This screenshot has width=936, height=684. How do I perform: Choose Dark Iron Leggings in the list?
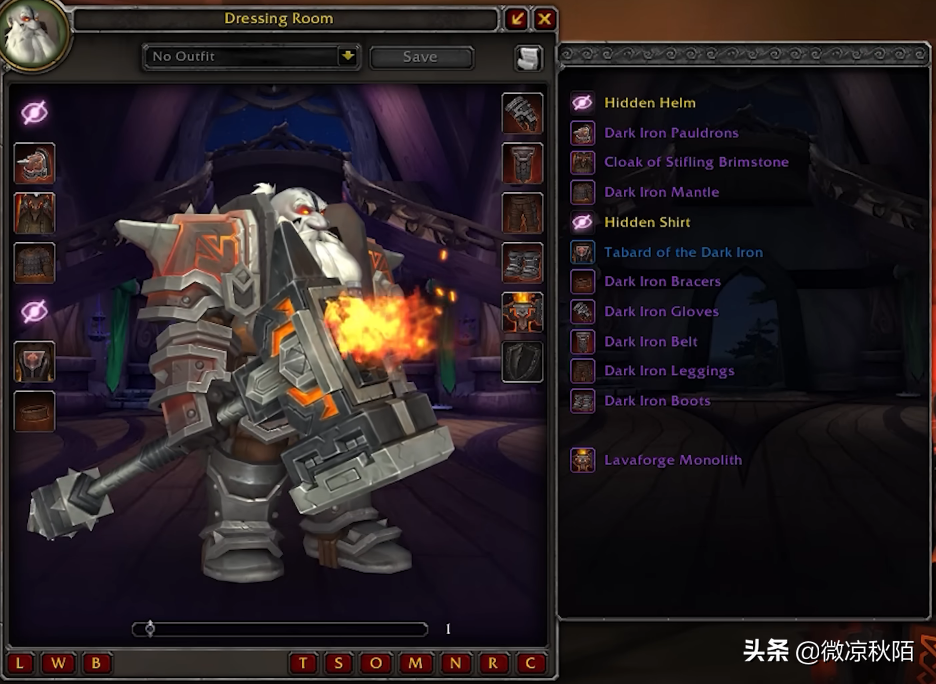coord(669,371)
